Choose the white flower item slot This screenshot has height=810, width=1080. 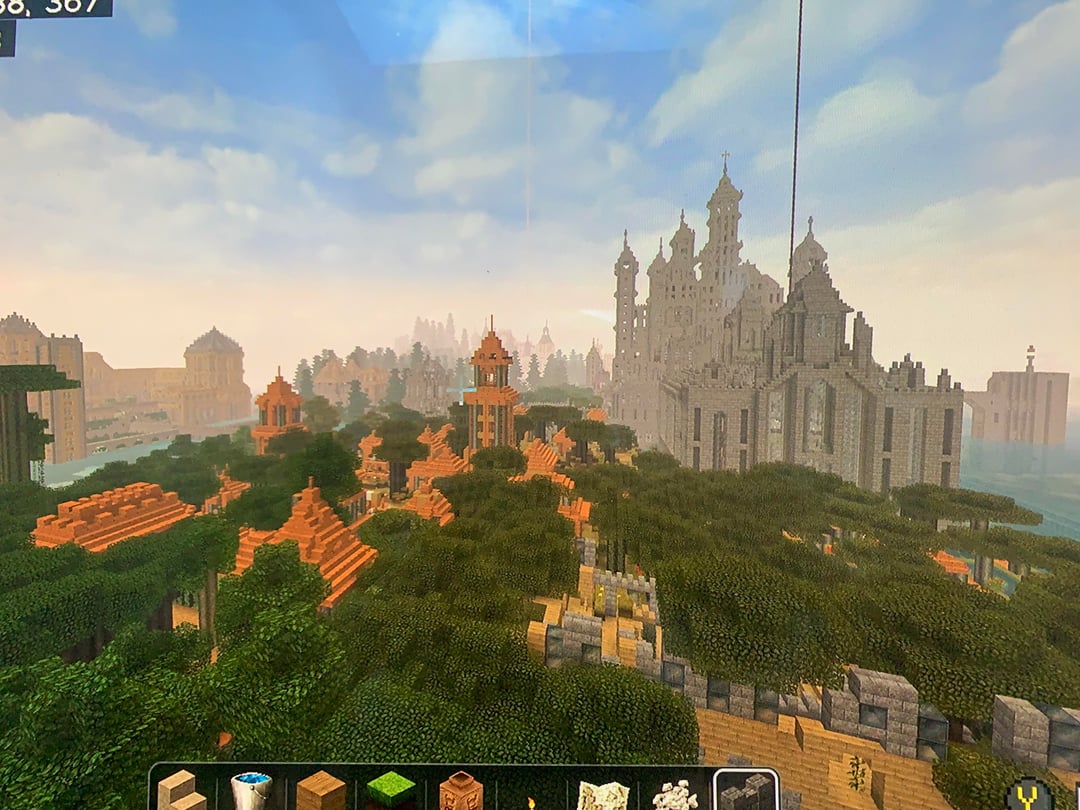point(675,796)
